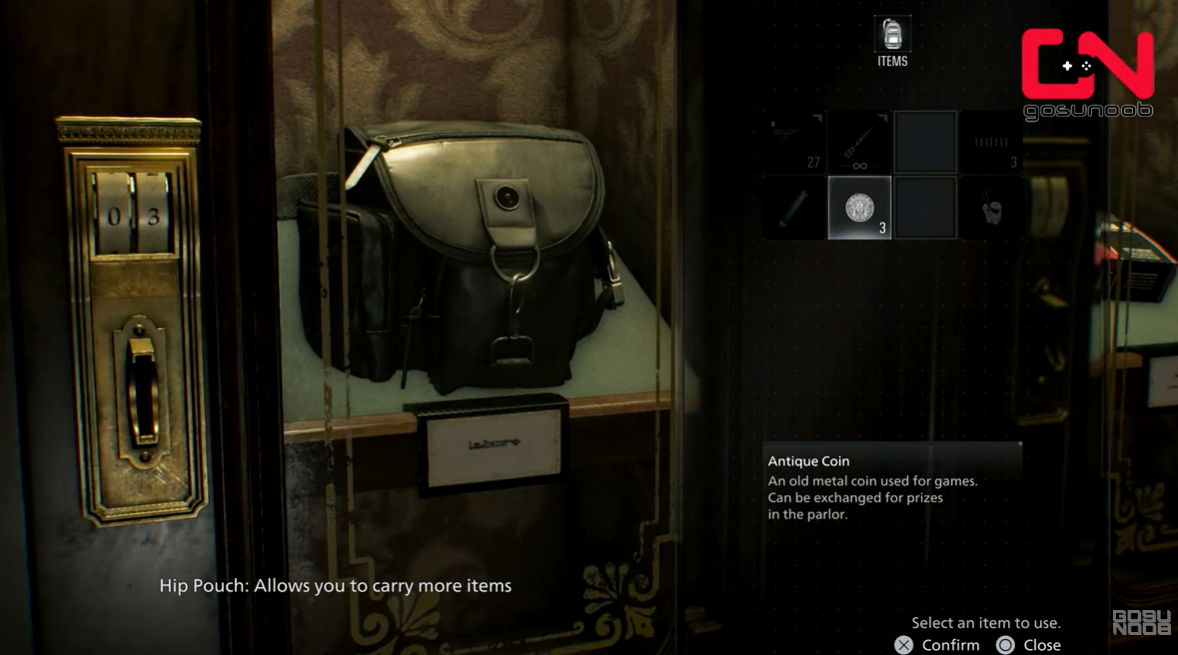Select the green stick item slot
The image size is (1178, 655).
click(x=795, y=208)
